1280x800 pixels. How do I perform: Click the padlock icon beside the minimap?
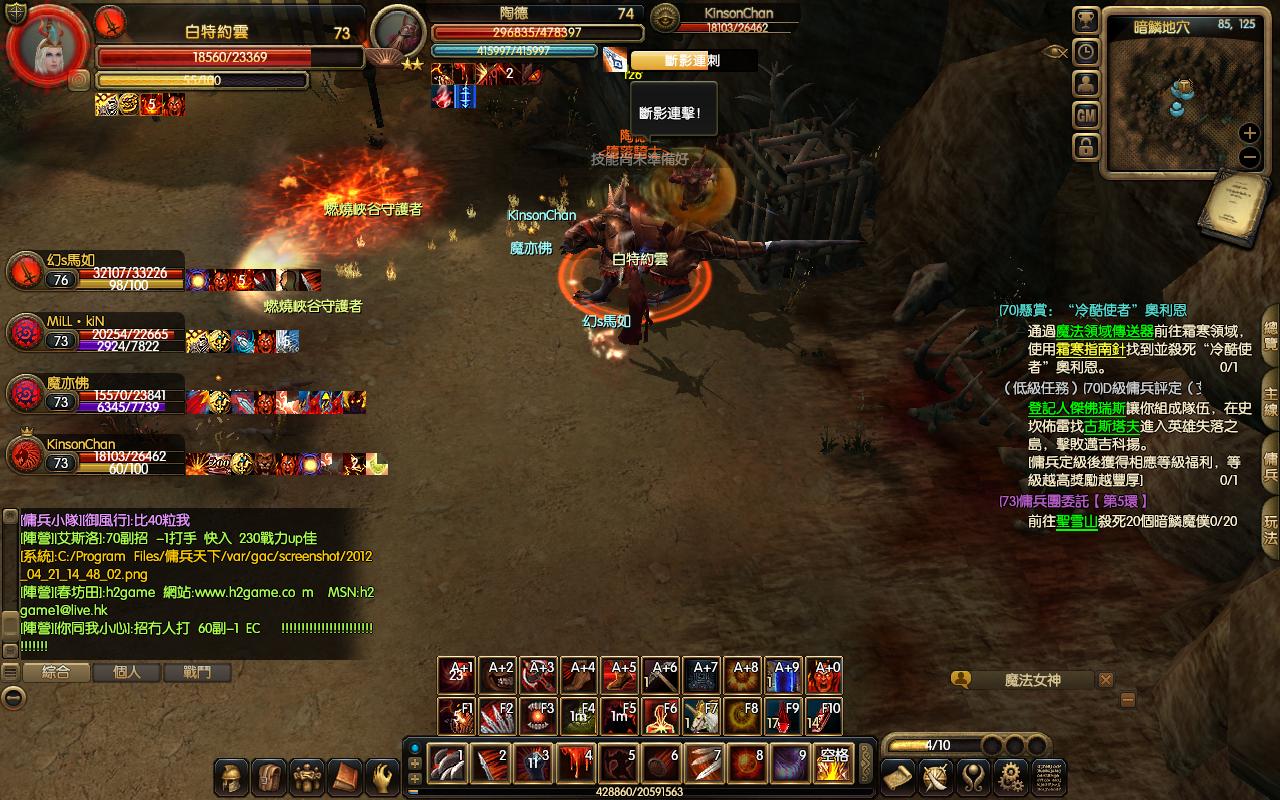(1086, 147)
